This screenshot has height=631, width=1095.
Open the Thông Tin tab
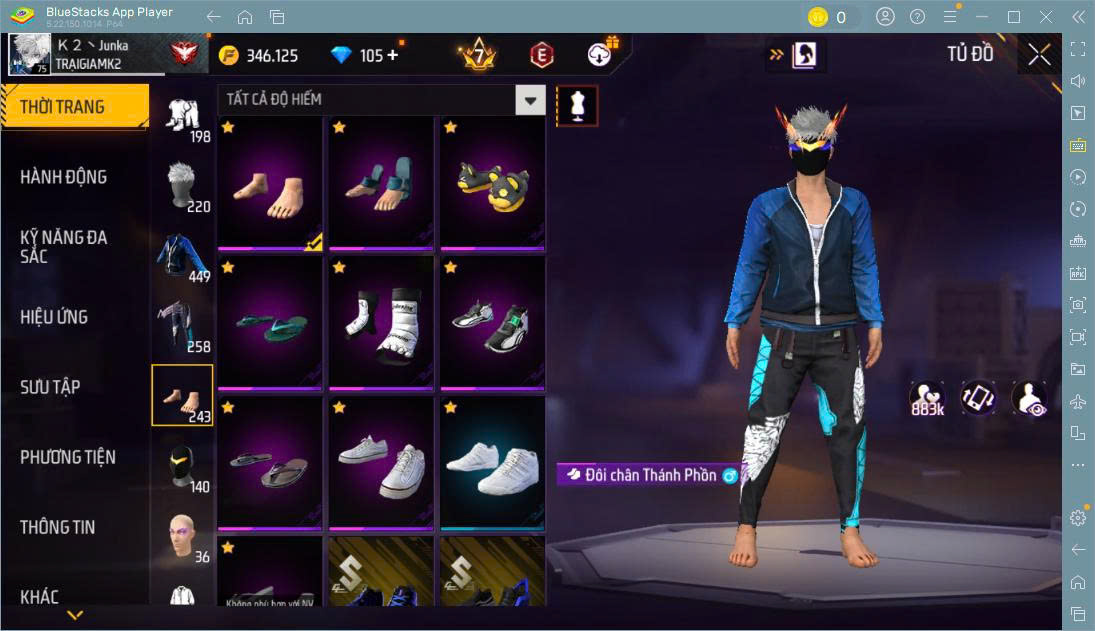(58, 527)
